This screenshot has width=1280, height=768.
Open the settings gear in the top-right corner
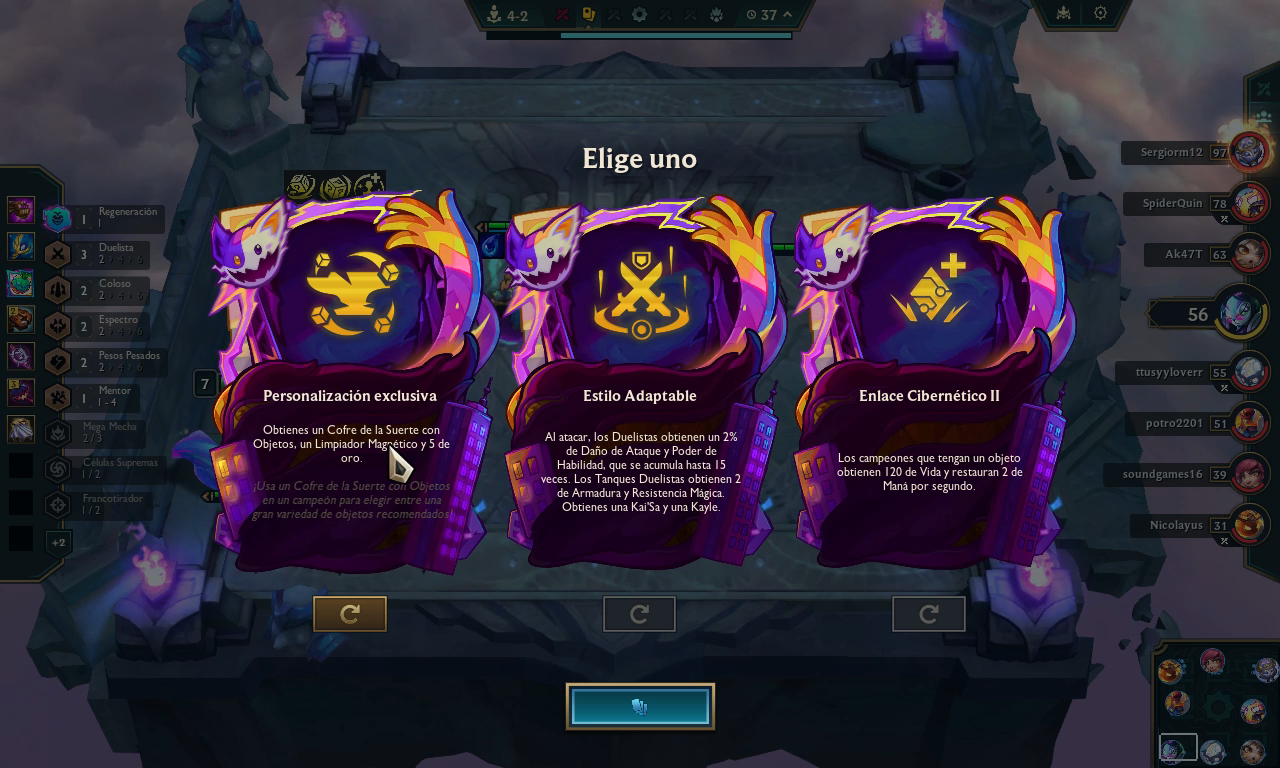tap(1098, 13)
